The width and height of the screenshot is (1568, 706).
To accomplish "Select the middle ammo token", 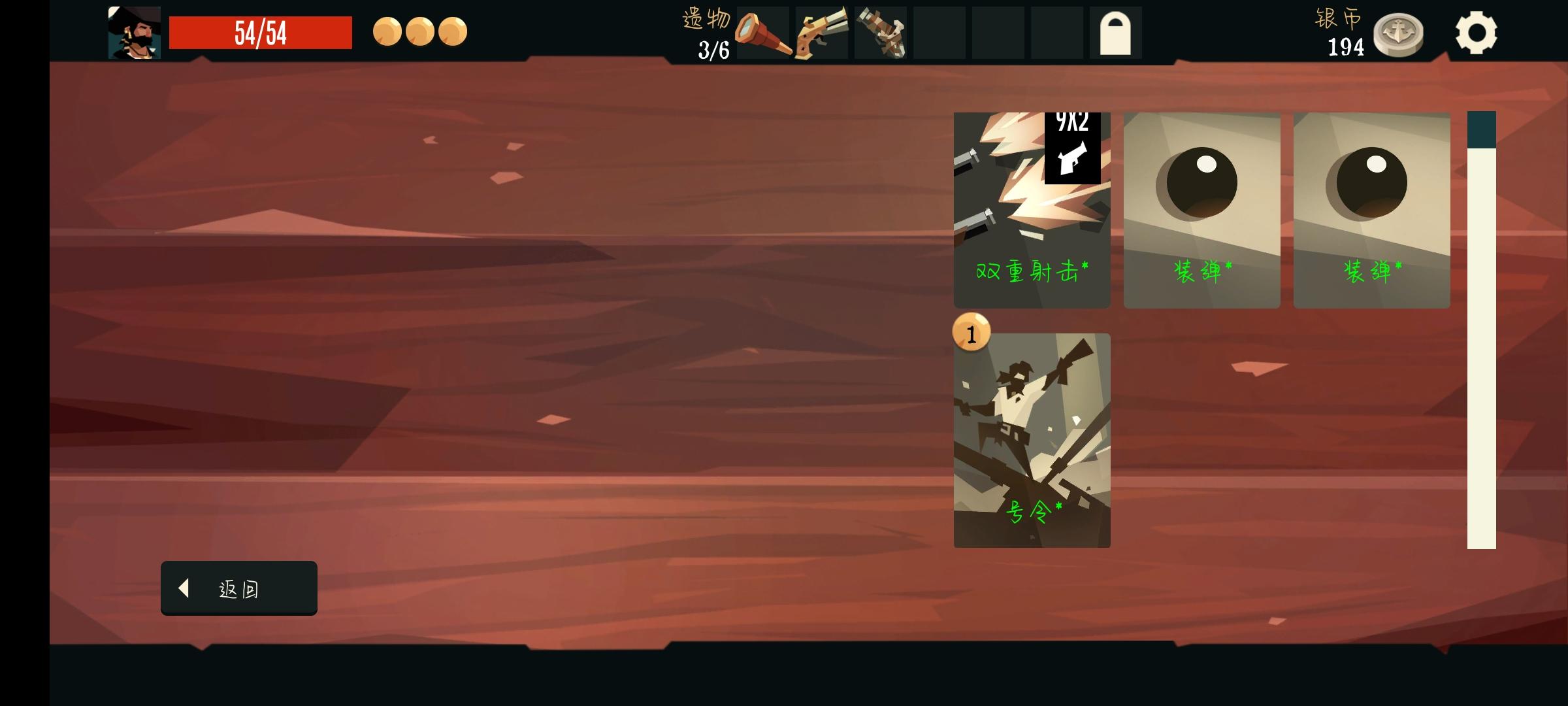I will point(421,32).
